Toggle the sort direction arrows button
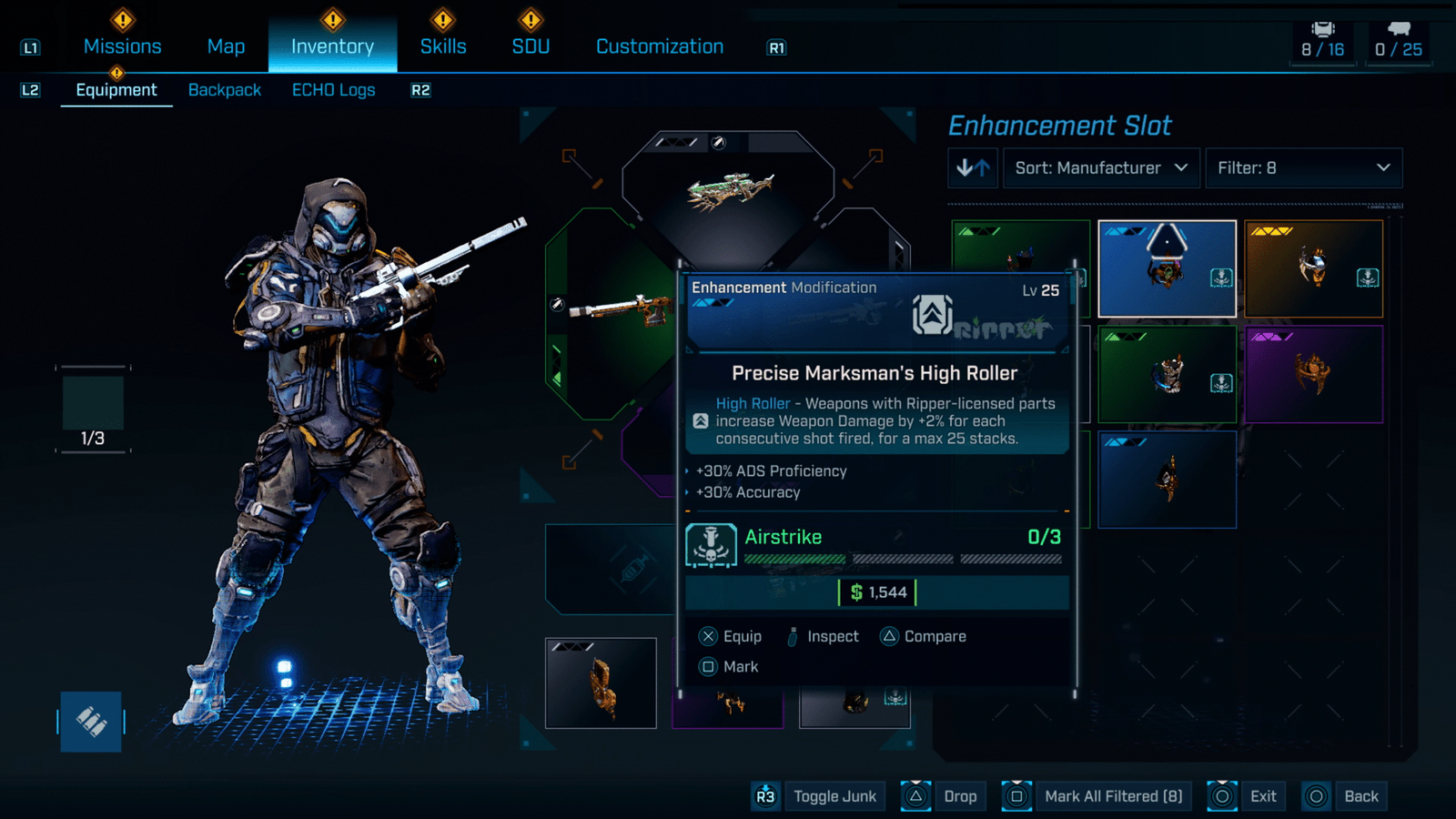 coord(973,168)
